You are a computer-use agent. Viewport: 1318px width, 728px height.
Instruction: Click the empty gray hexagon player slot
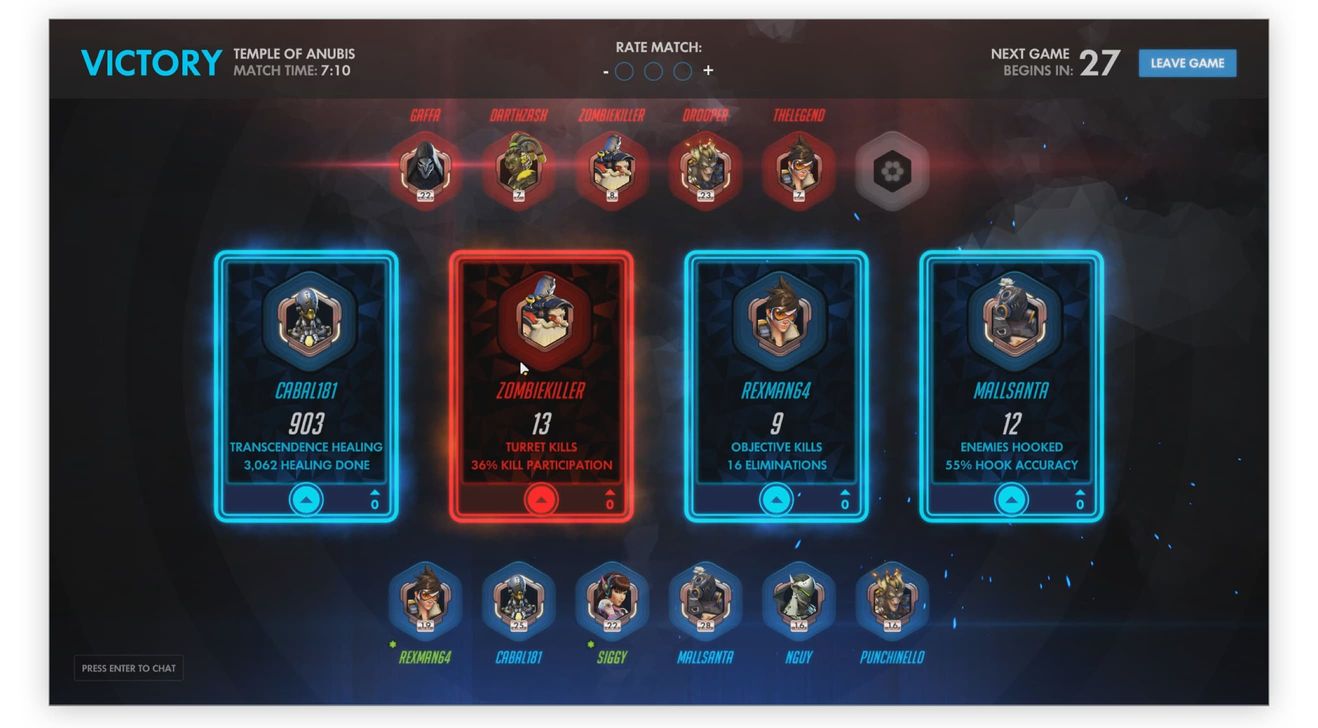coord(892,170)
